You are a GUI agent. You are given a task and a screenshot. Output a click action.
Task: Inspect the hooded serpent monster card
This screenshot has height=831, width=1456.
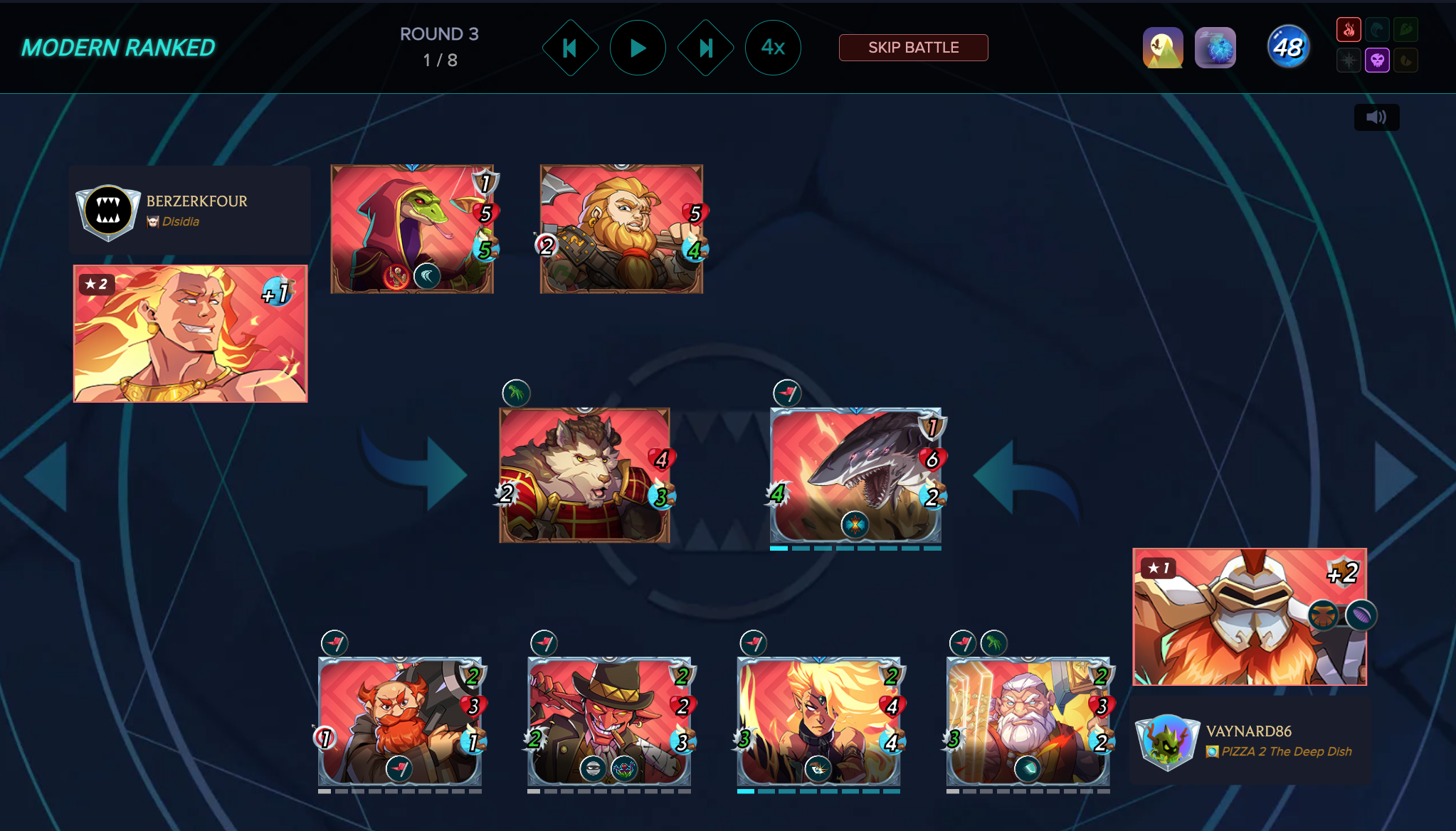pos(412,229)
